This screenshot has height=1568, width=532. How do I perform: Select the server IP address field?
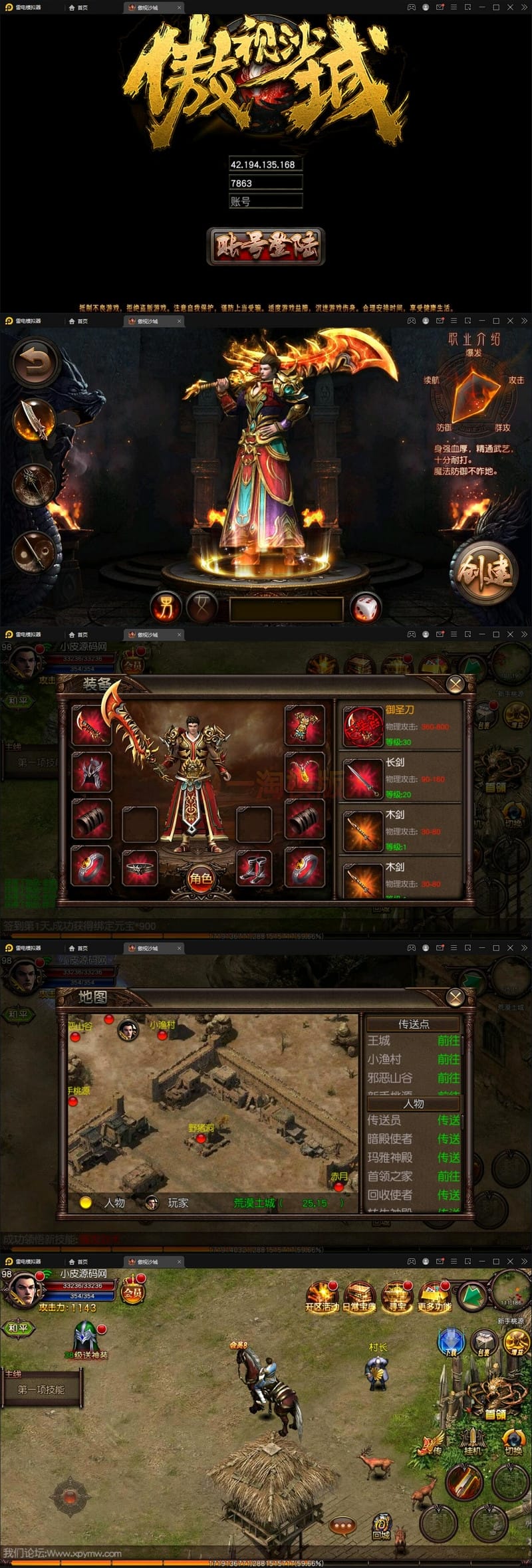point(266,164)
